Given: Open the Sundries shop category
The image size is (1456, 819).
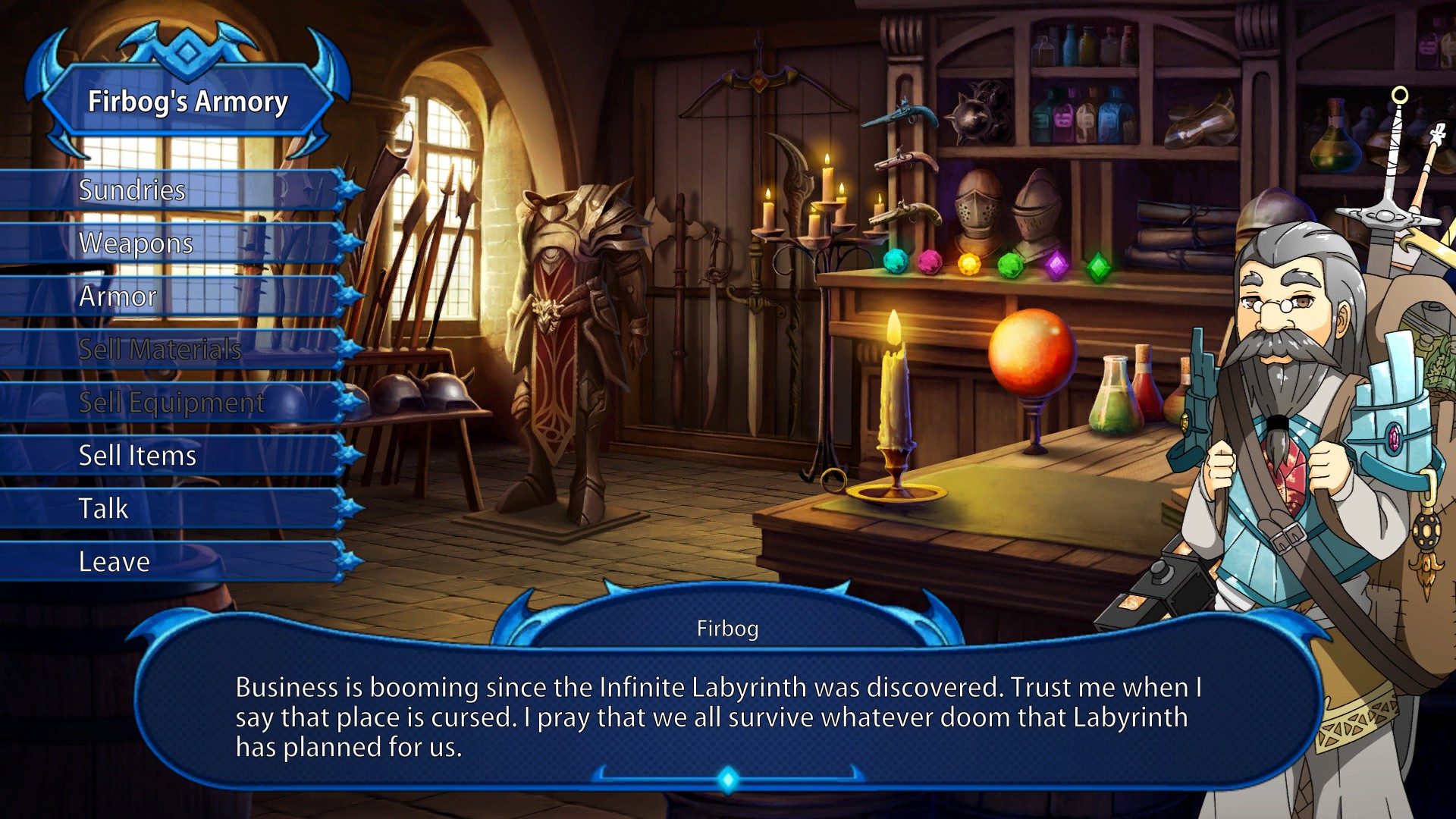Looking at the screenshot, I should coord(133,190).
